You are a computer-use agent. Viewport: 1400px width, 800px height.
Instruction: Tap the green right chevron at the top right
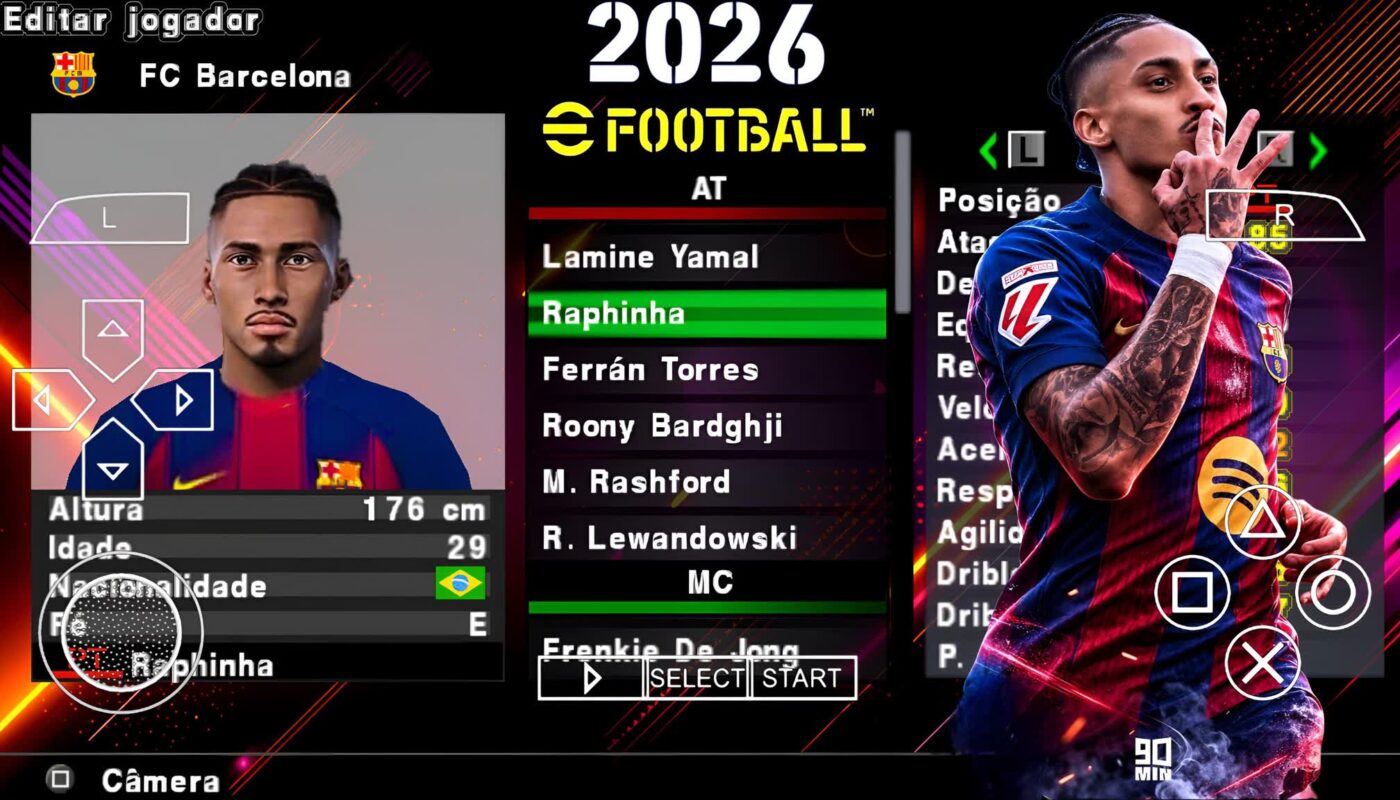point(1318,150)
